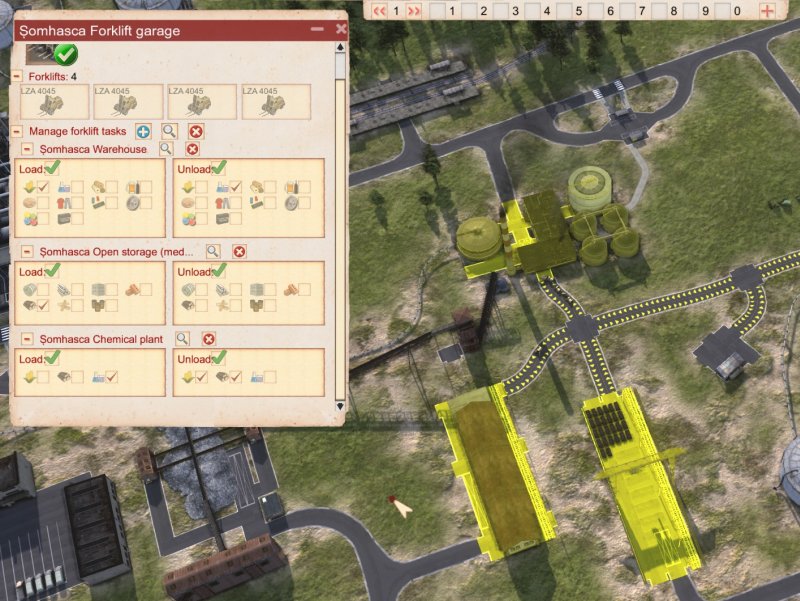This screenshot has width=800, height=601.
Task: Collapse the Forklifts section
Action: pos(16,76)
